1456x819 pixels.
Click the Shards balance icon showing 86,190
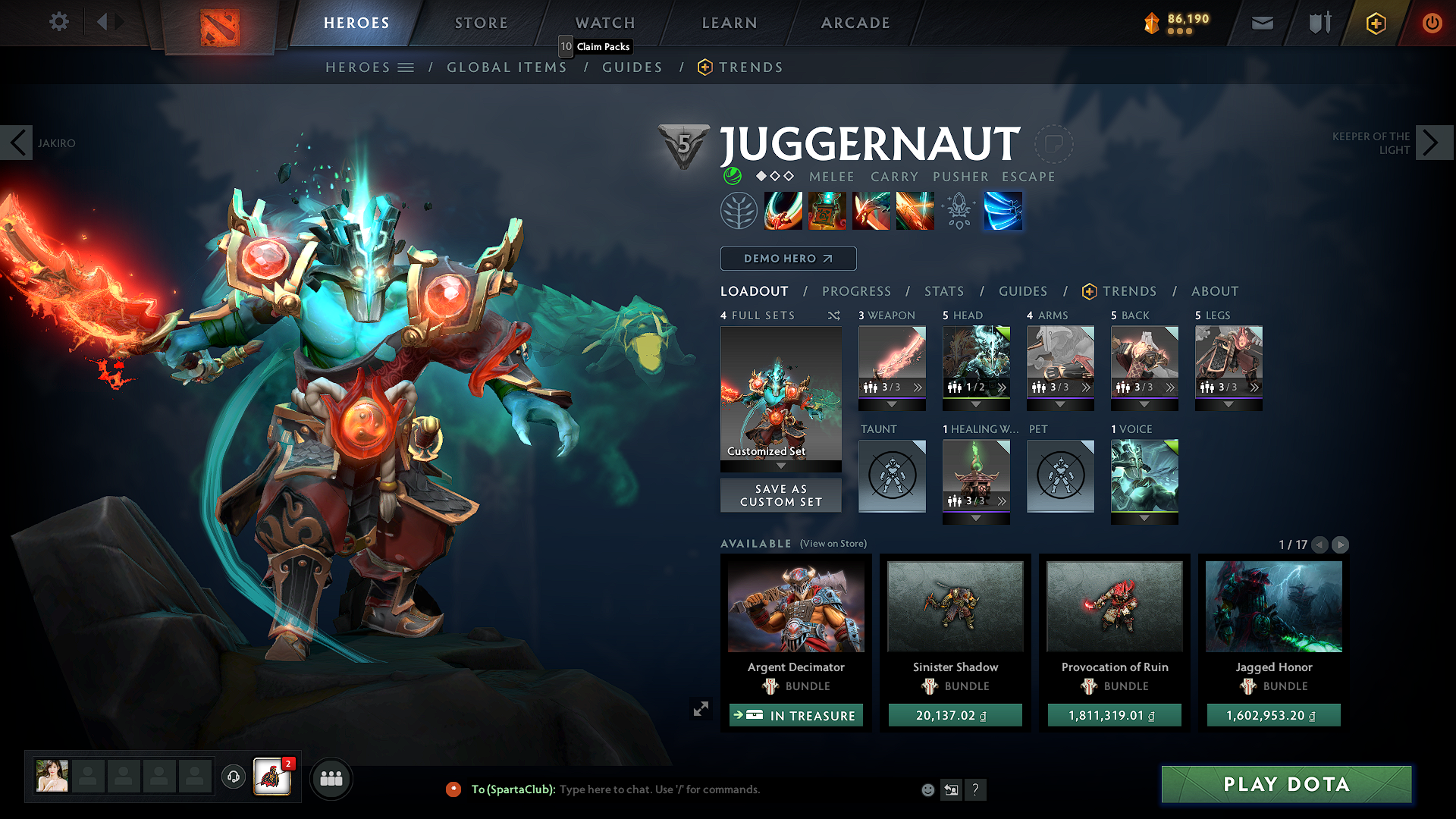(x=1152, y=23)
